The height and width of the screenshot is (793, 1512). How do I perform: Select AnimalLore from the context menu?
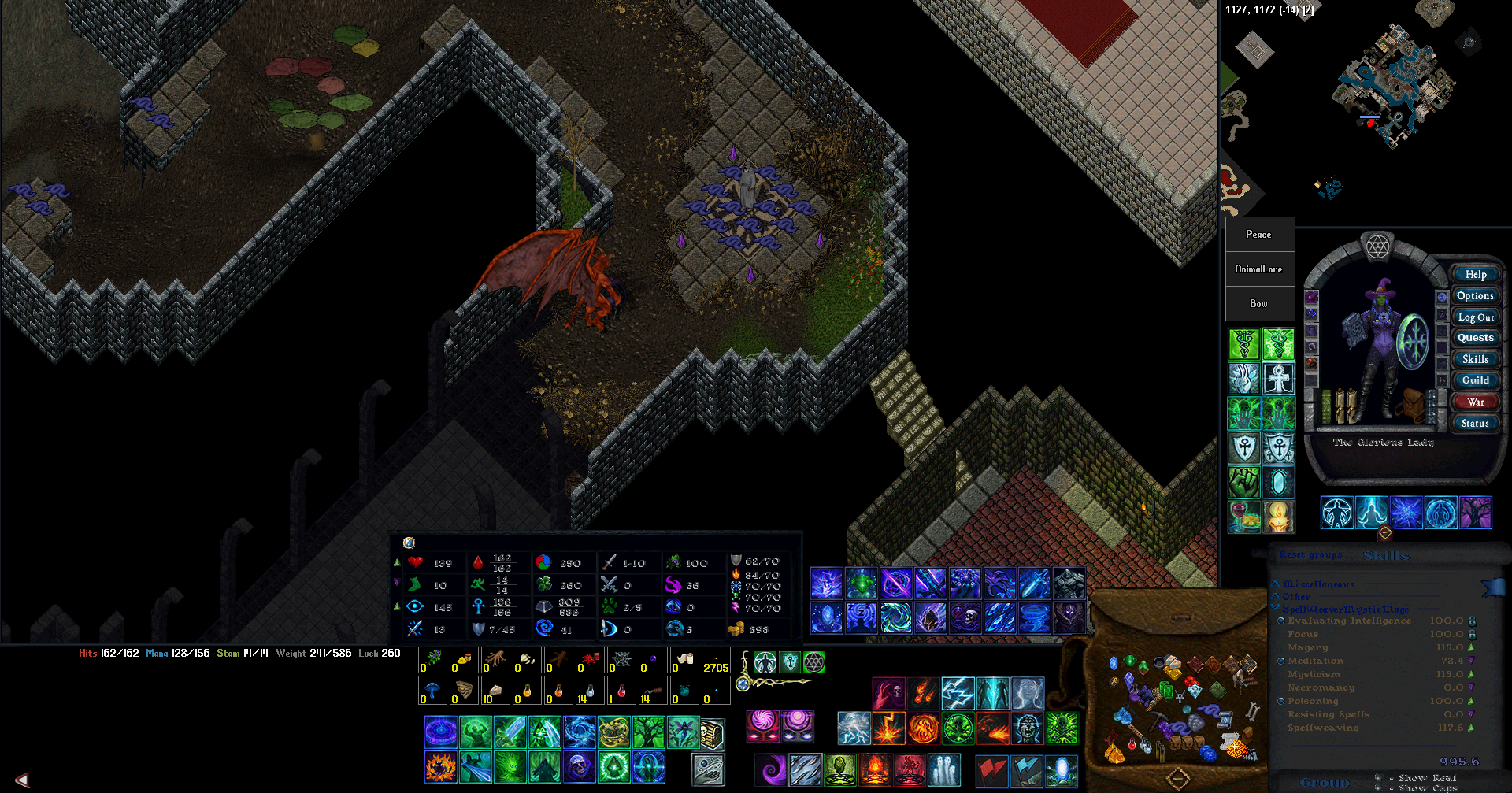tap(1259, 269)
